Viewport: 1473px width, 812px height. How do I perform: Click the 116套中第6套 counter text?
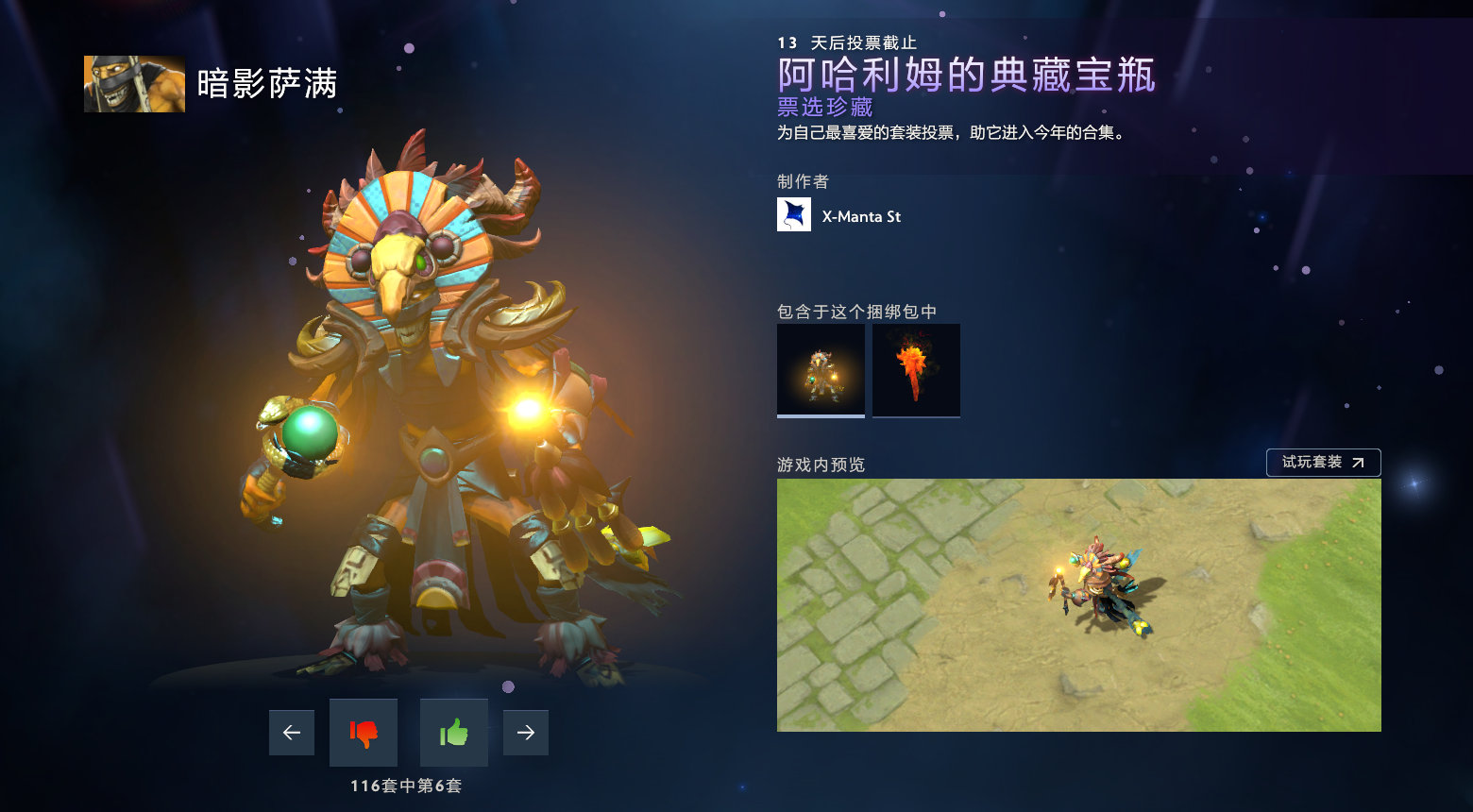[x=407, y=785]
